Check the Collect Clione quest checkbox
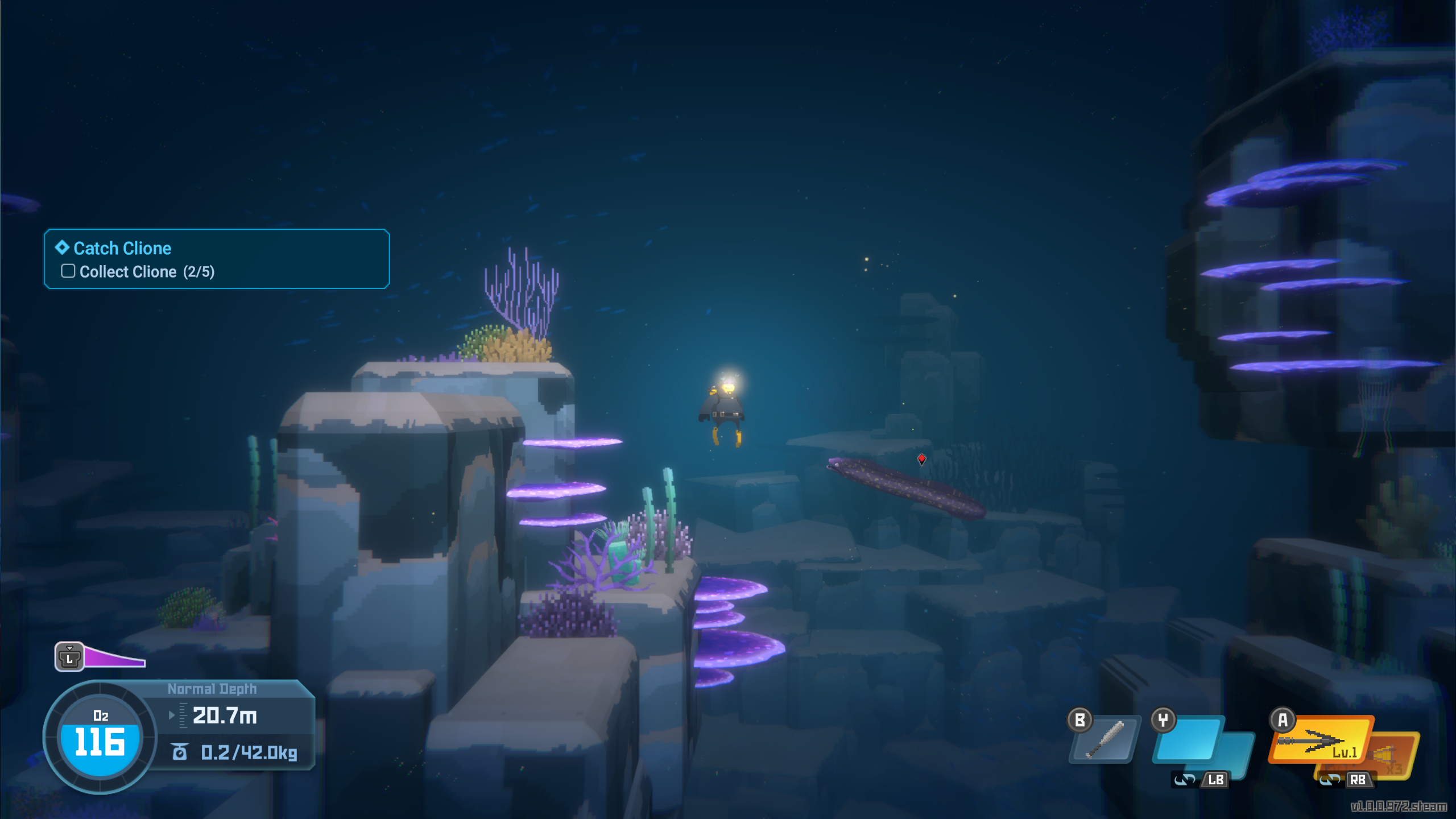 click(x=68, y=271)
